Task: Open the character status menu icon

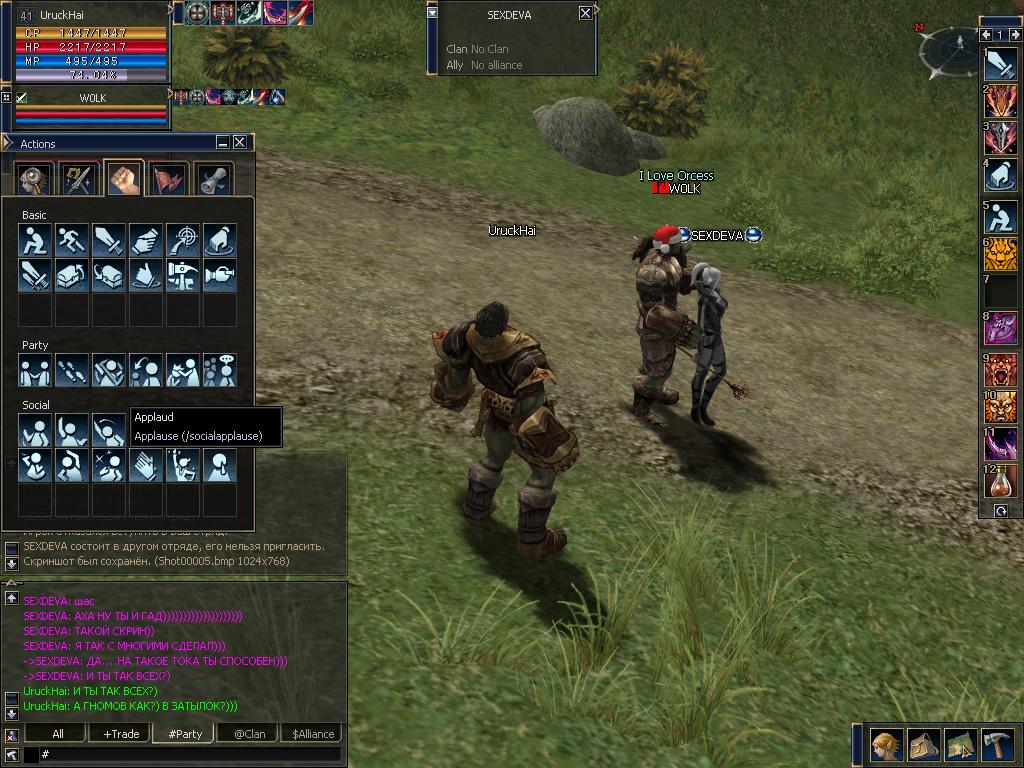Action: 886,743
